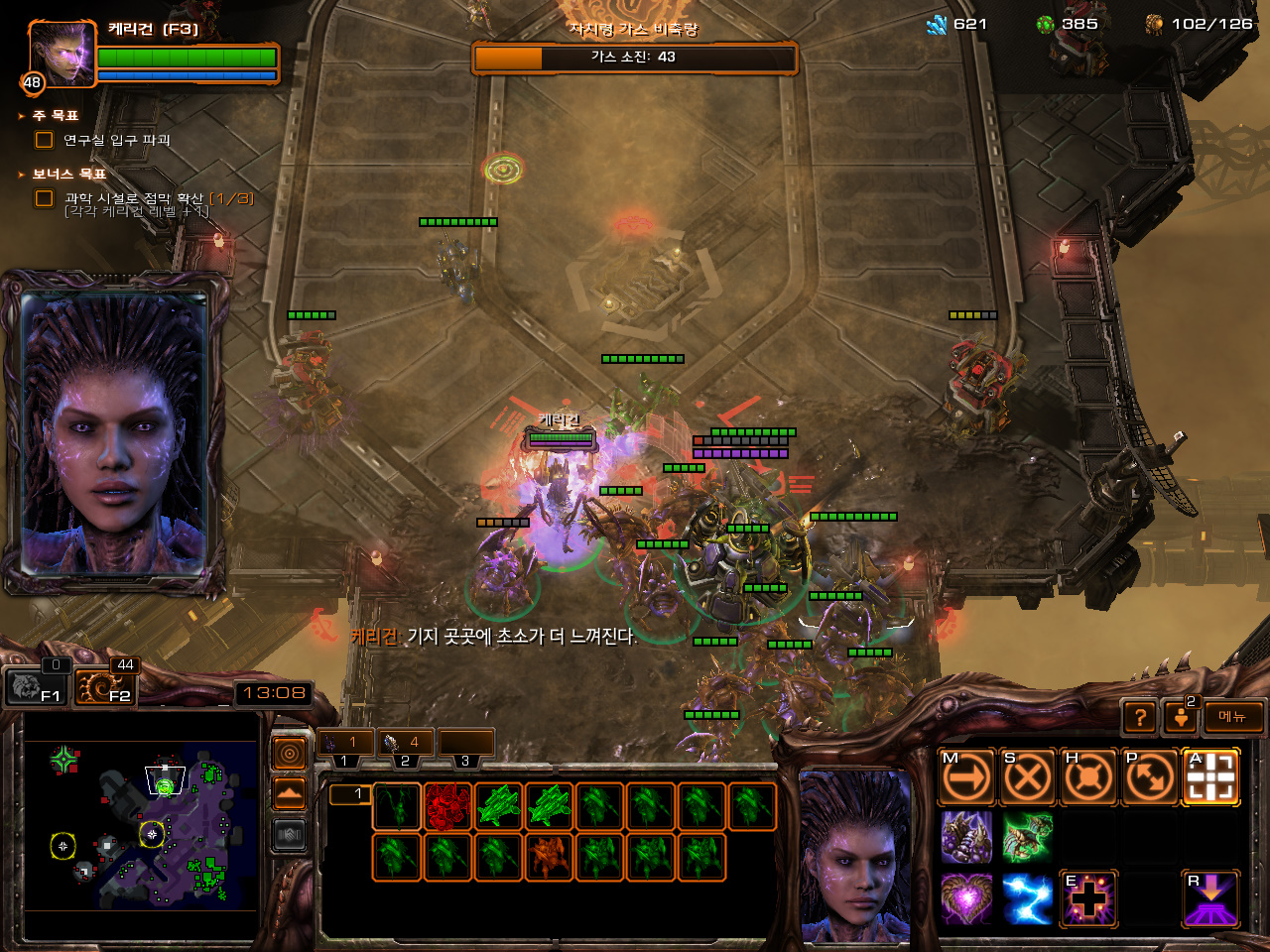Toggle the minimap terrain display button
1270x952 pixels.
[x=289, y=794]
